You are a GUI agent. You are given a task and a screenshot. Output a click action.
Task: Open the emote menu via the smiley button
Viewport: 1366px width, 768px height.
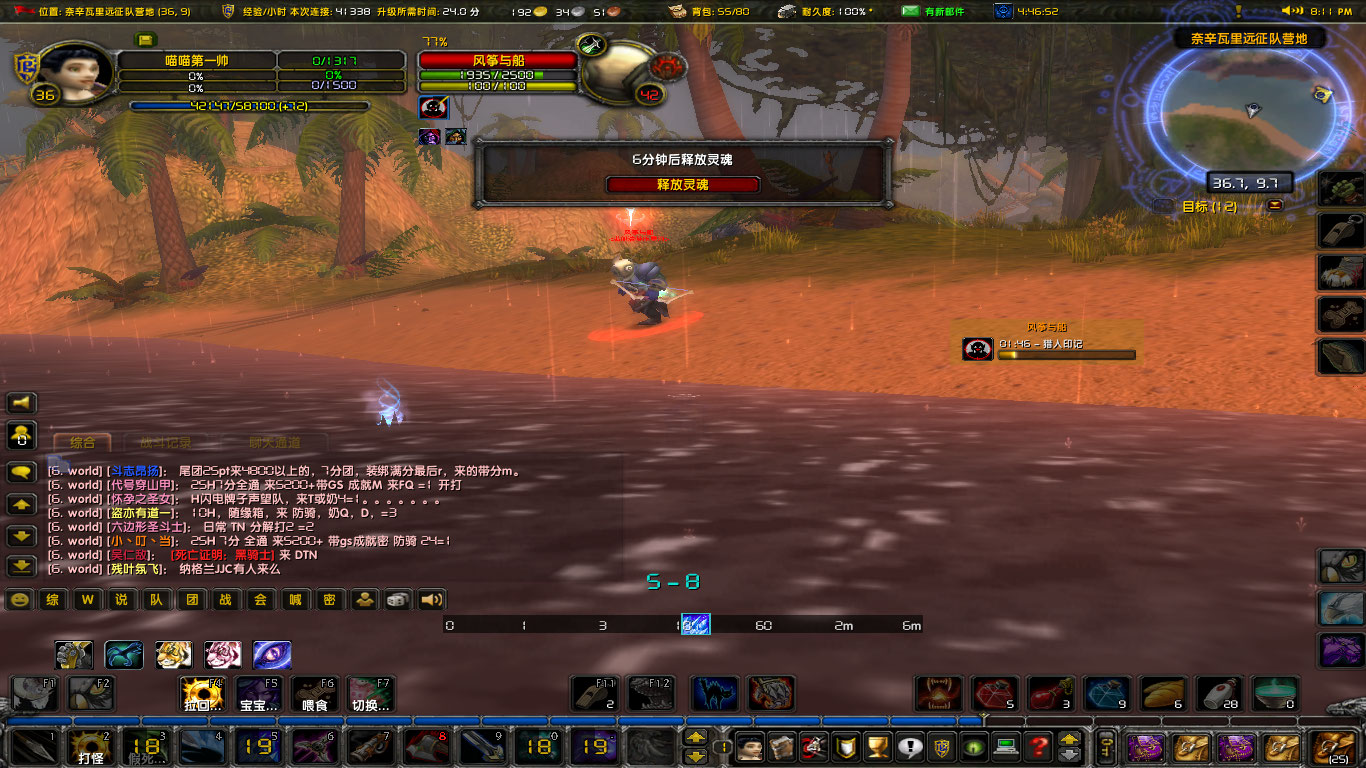click(x=20, y=599)
